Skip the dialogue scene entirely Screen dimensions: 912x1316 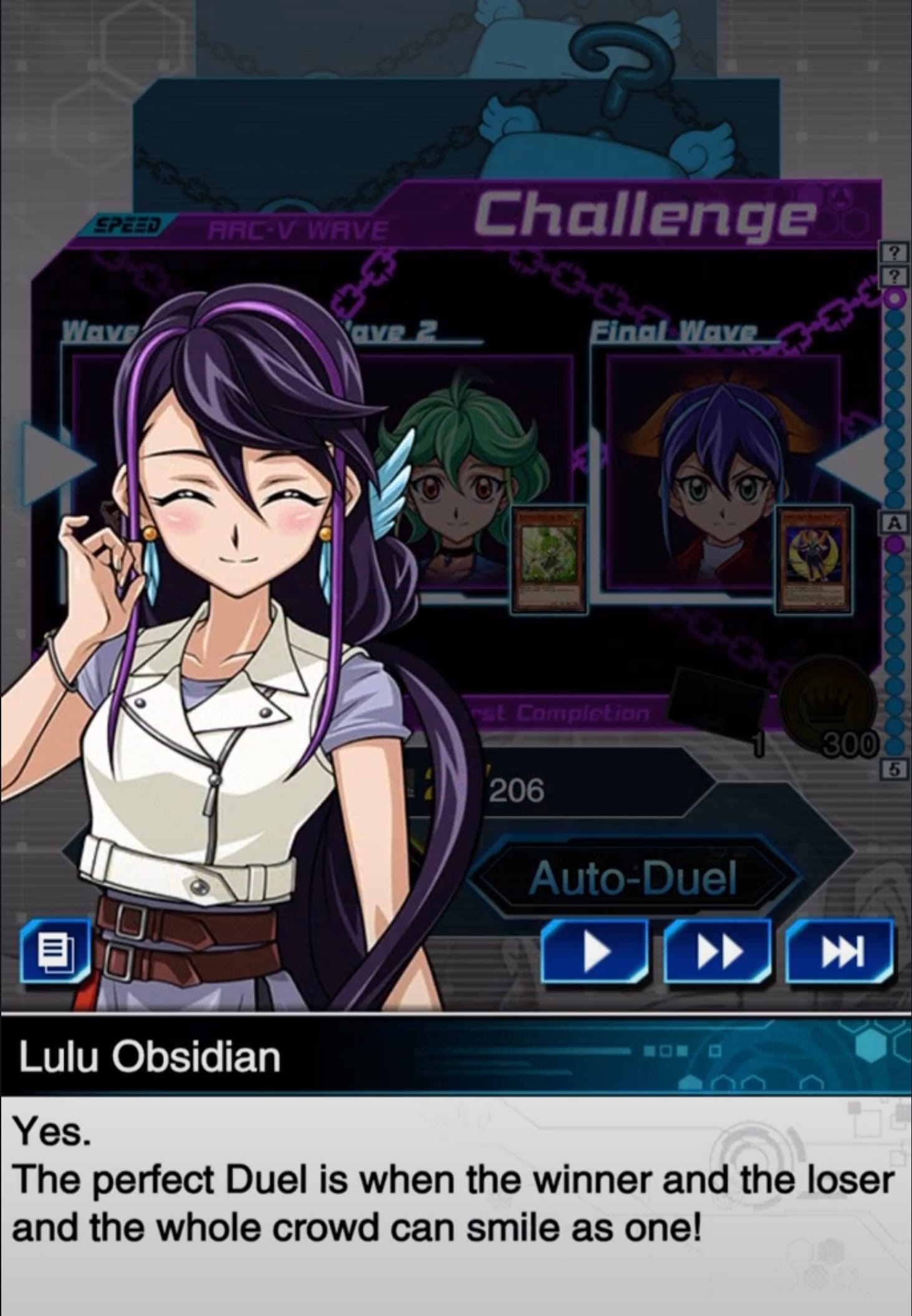coord(839,951)
